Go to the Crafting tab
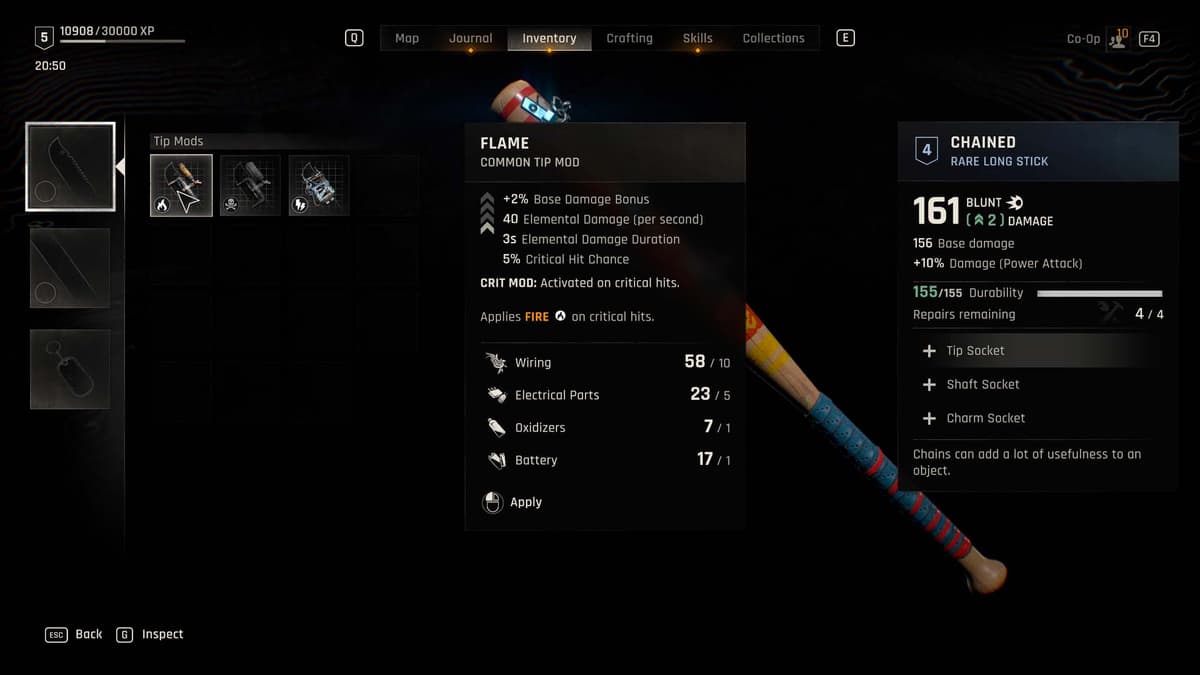The image size is (1200, 675). tap(629, 38)
